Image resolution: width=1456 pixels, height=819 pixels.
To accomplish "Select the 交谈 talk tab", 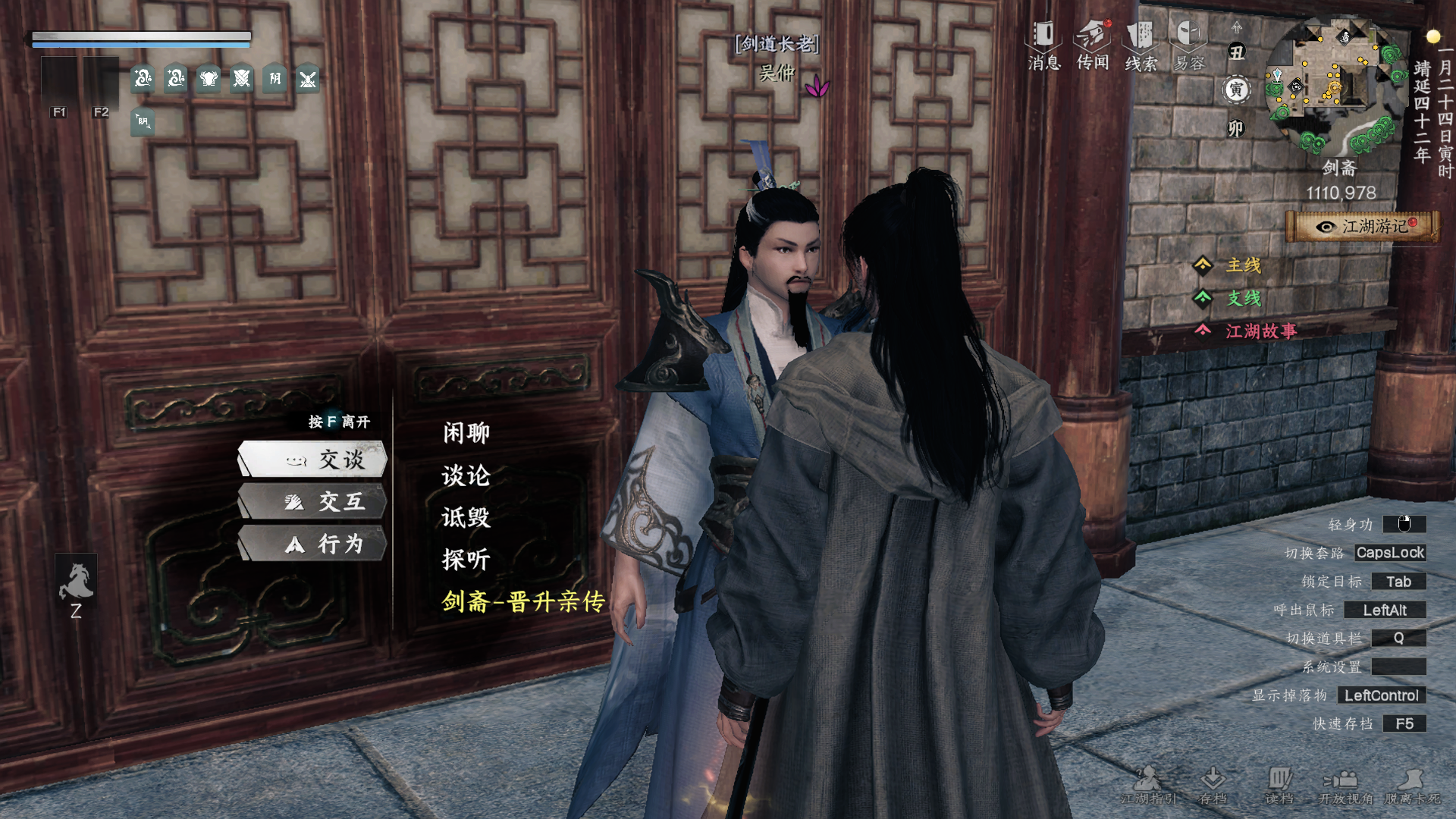I will click(x=314, y=460).
